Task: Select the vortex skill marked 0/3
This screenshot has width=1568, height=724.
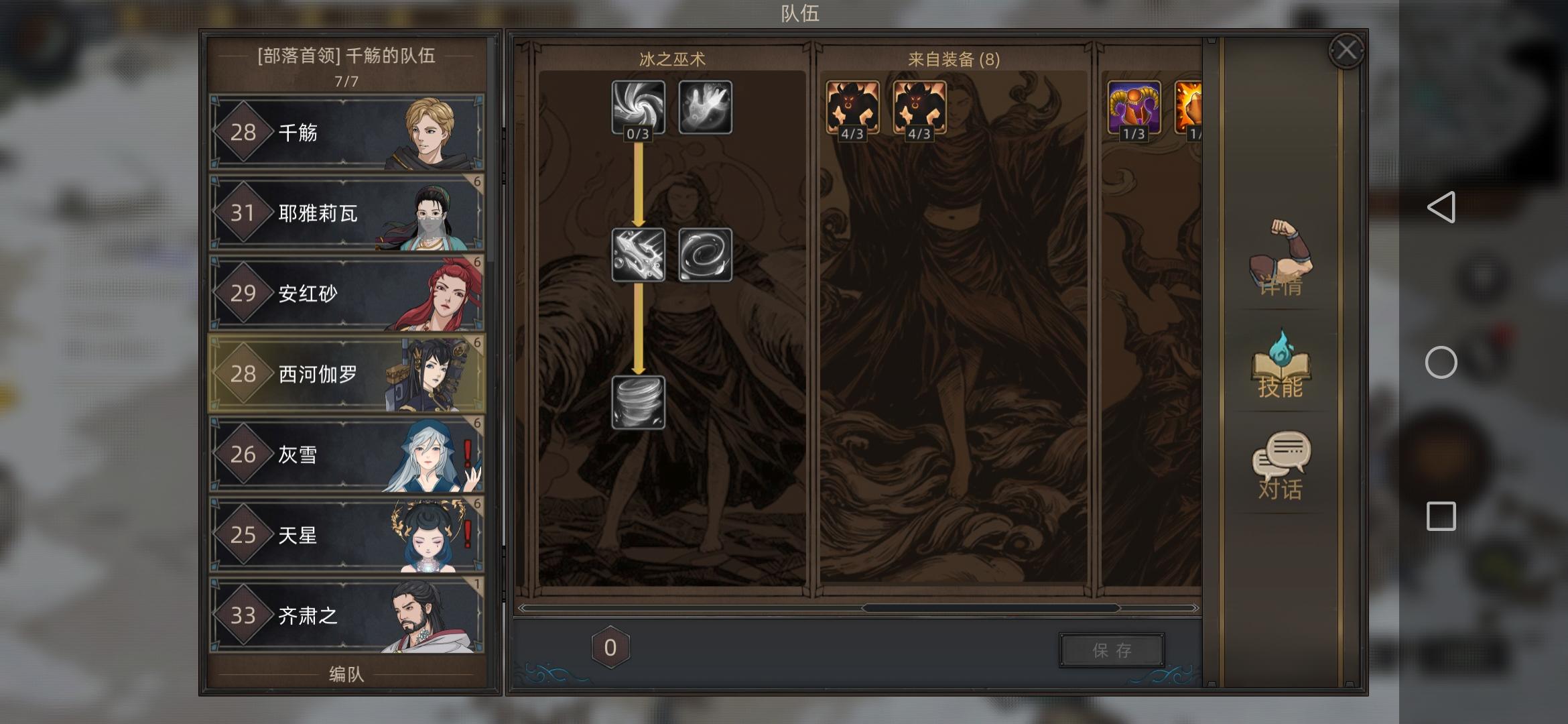Action: click(638, 107)
